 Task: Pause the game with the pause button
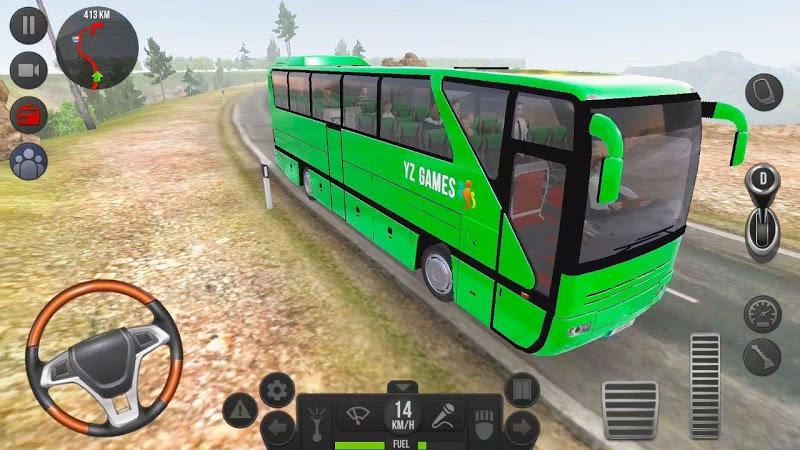(x=29, y=24)
